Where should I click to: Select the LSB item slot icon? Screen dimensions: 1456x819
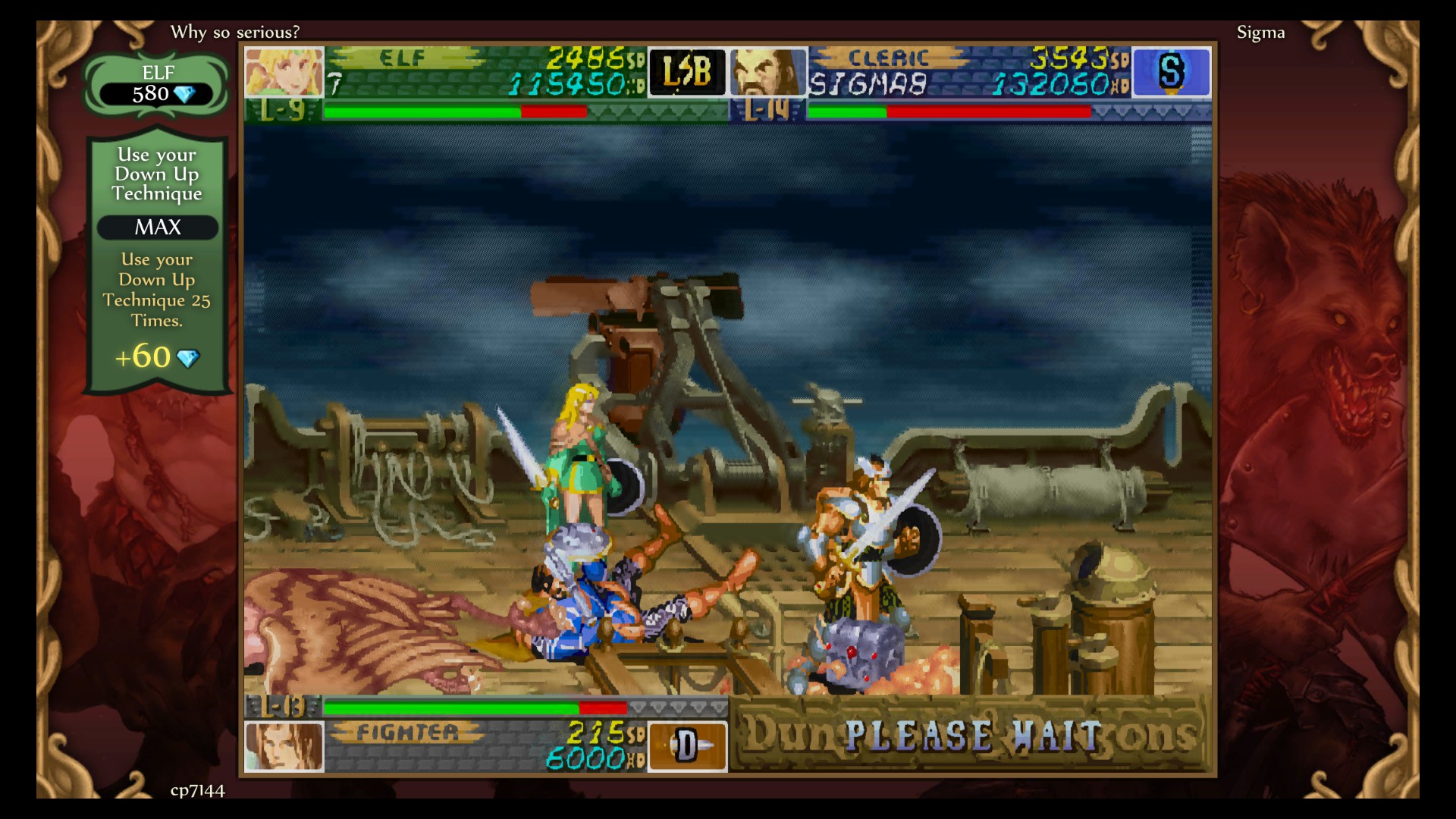pos(686,72)
